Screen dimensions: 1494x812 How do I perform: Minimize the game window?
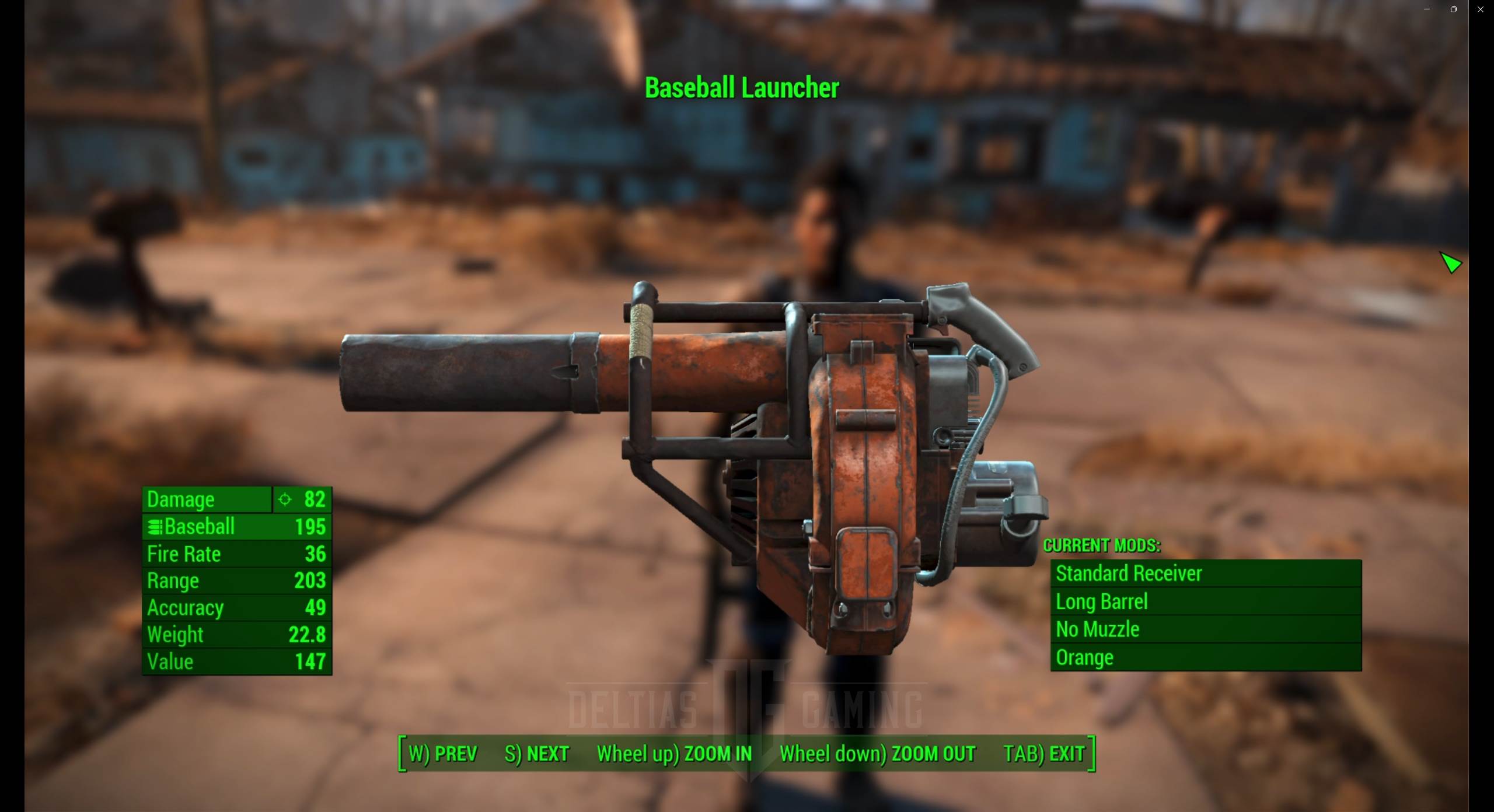click(x=1427, y=9)
